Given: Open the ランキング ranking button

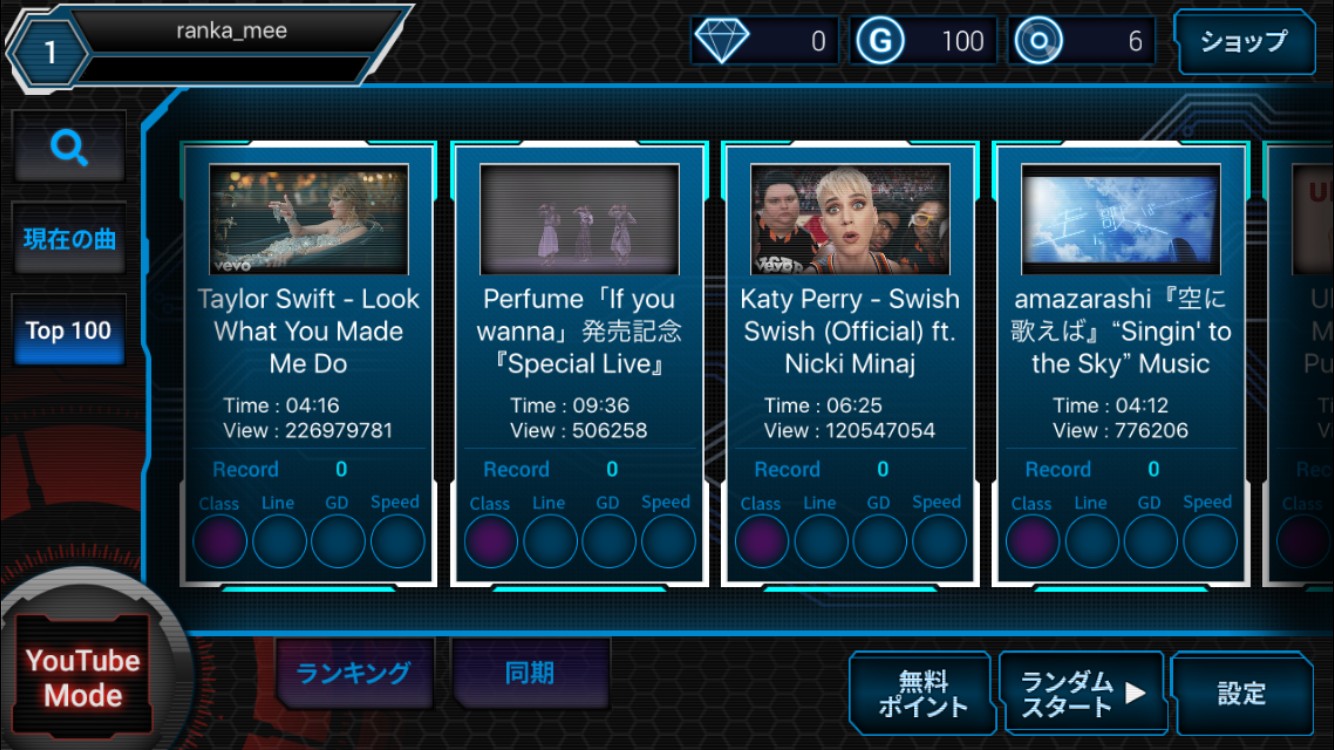Looking at the screenshot, I should pos(354,673).
